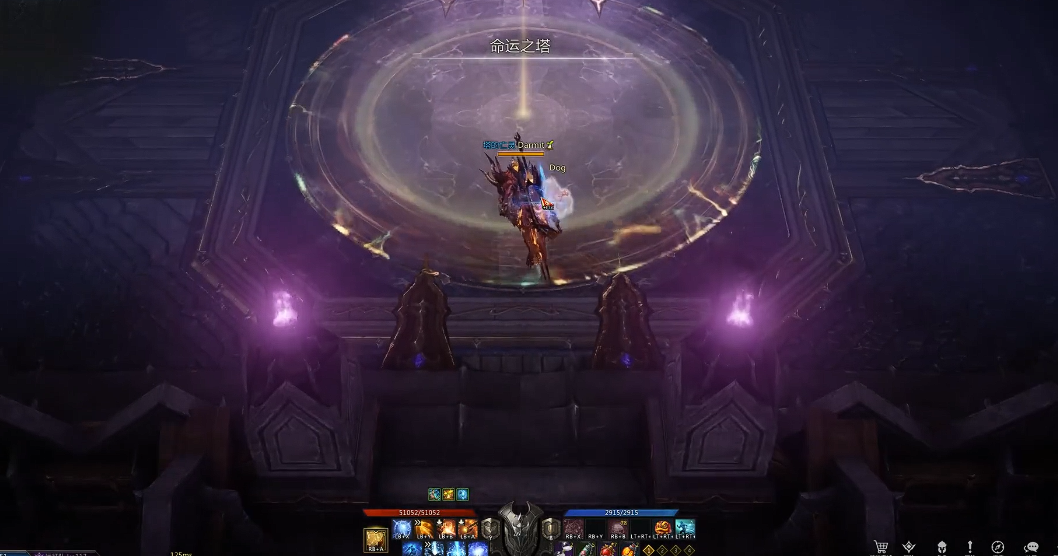Image resolution: width=1058 pixels, height=556 pixels.
Task: Open the compass map icon
Action: point(997,547)
